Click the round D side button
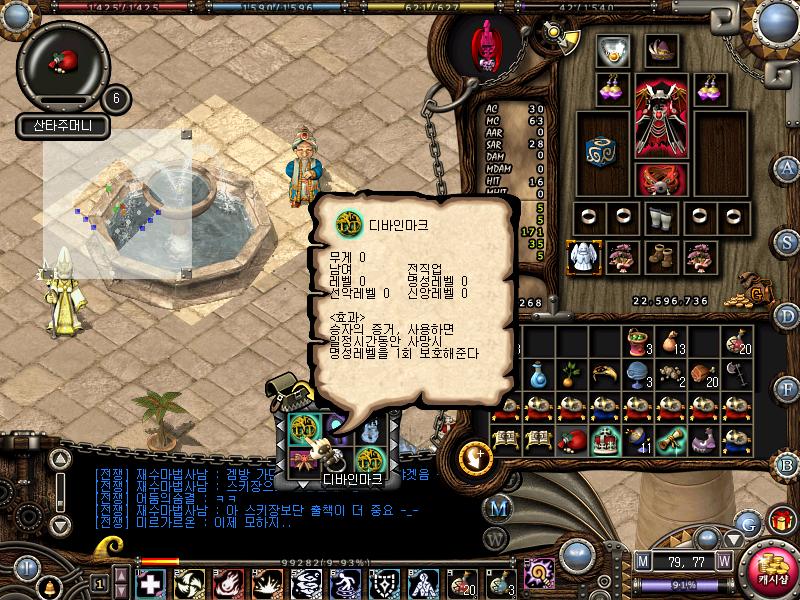The height and width of the screenshot is (600, 800). pos(789,316)
